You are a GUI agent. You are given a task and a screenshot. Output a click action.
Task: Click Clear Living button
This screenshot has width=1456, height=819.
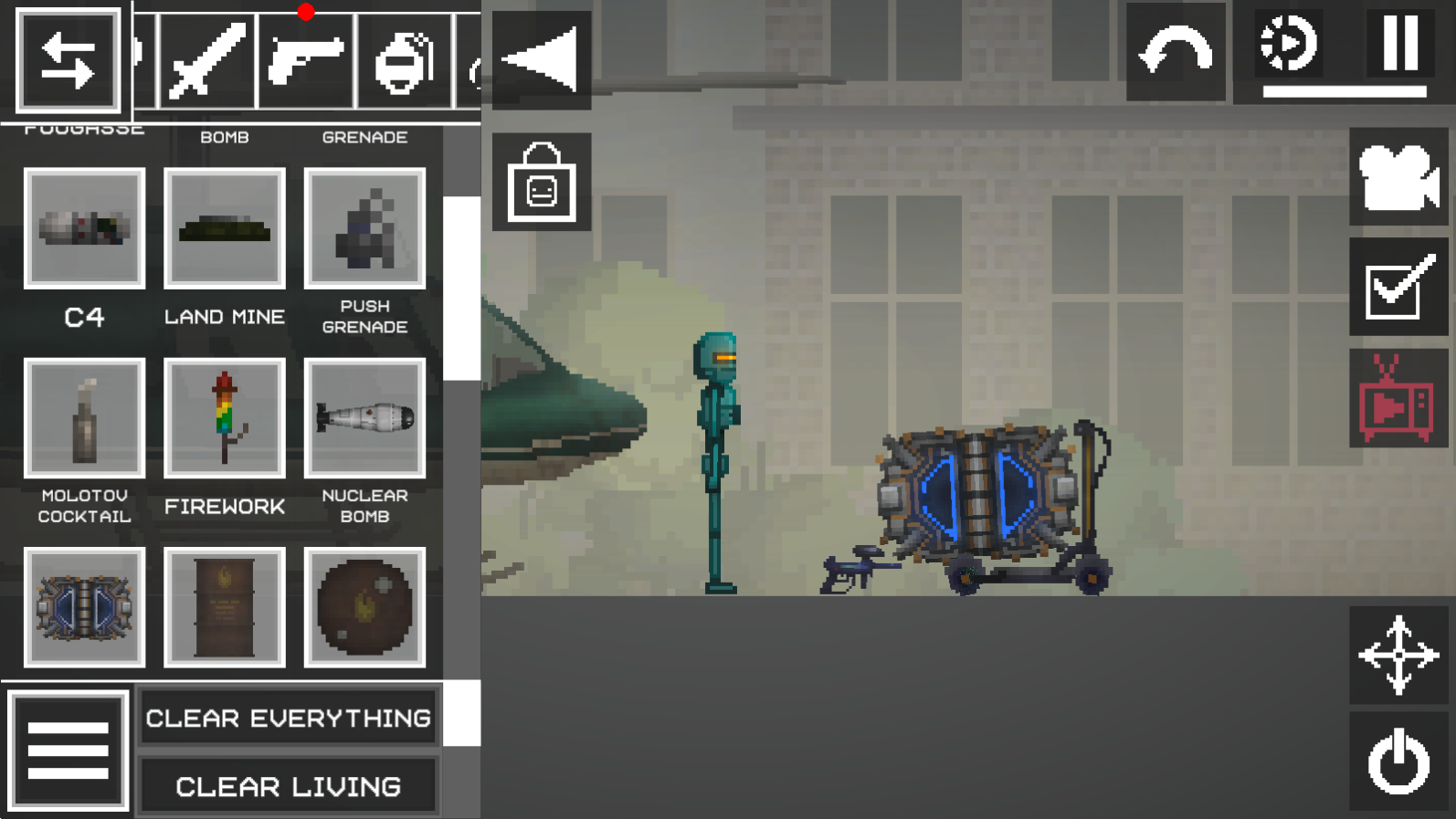(288, 786)
